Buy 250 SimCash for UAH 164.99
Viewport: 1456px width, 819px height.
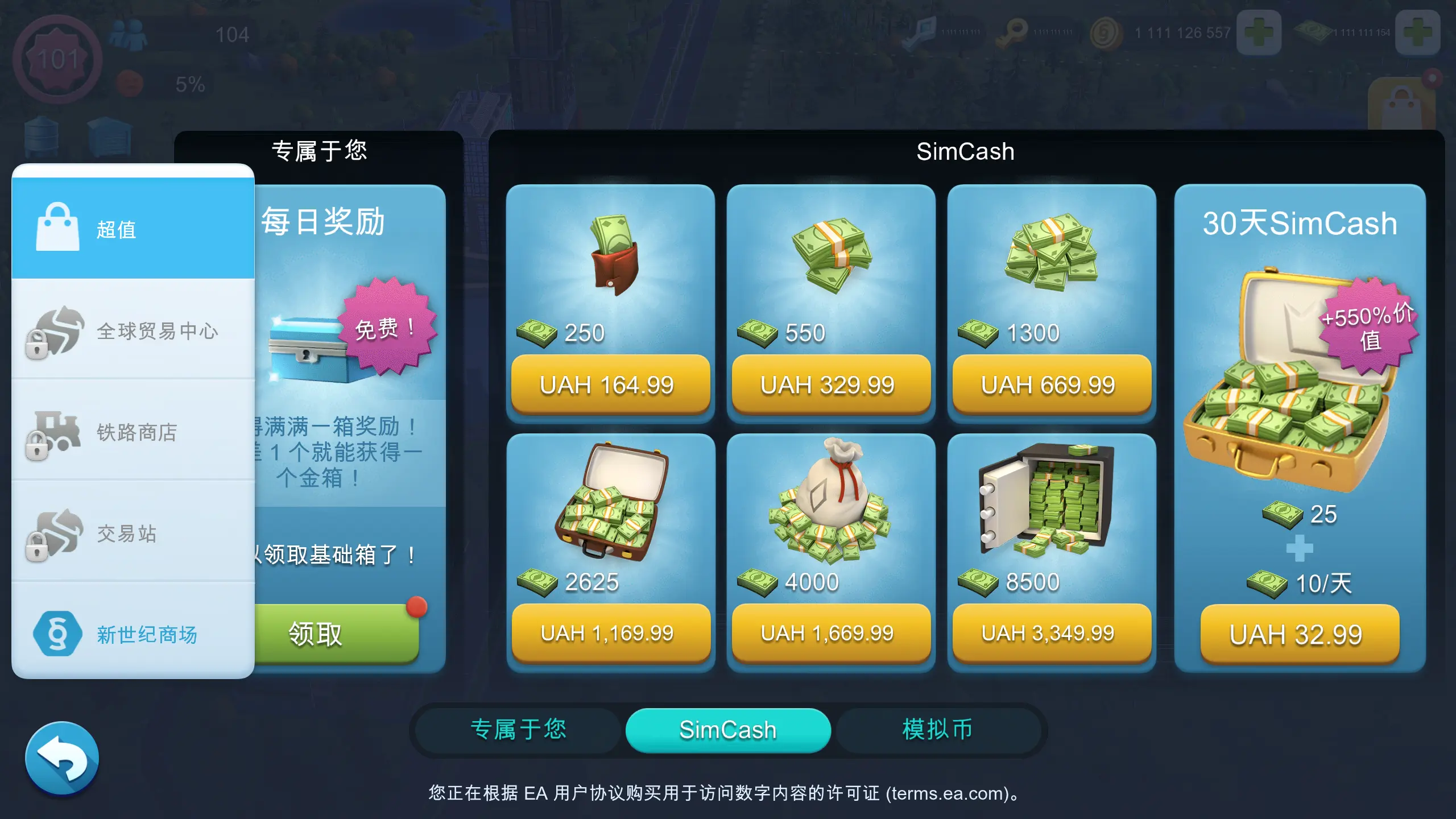[x=610, y=384]
